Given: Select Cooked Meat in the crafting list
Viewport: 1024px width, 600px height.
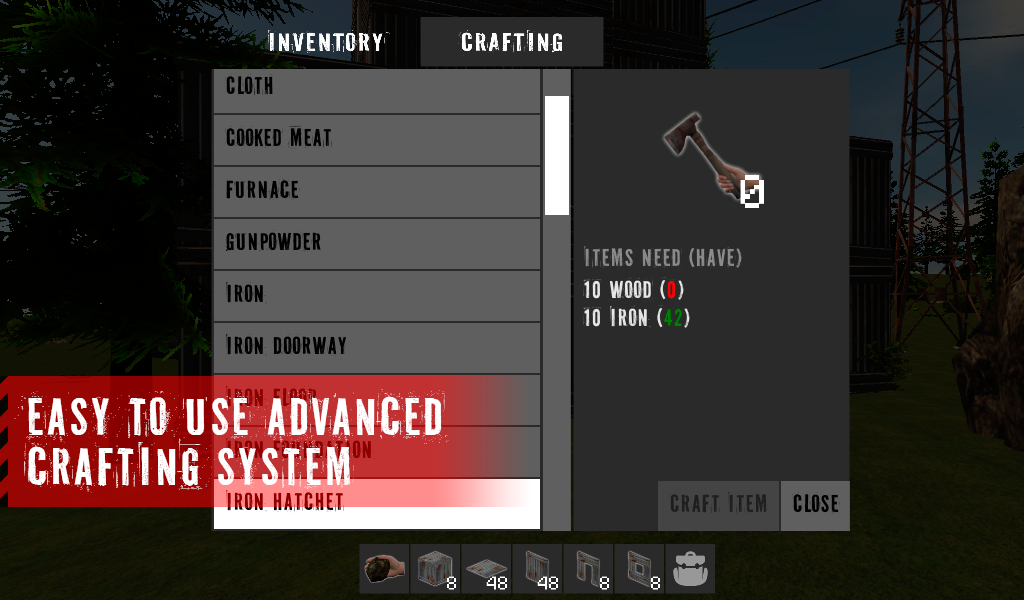Looking at the screenshot, I should (377, 139).
